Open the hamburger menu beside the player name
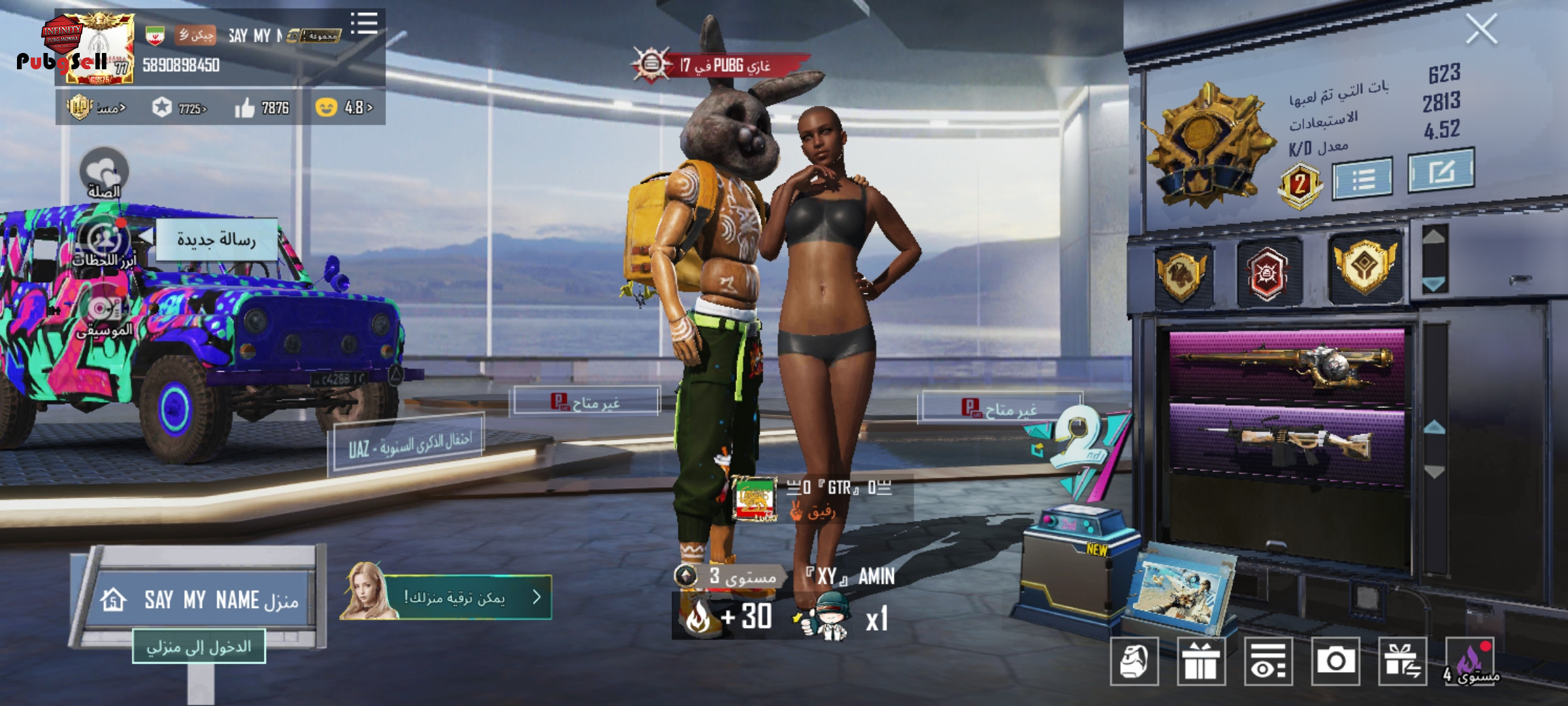The width and height of the screenshot is (1568, 706). (x=364, y=23)
